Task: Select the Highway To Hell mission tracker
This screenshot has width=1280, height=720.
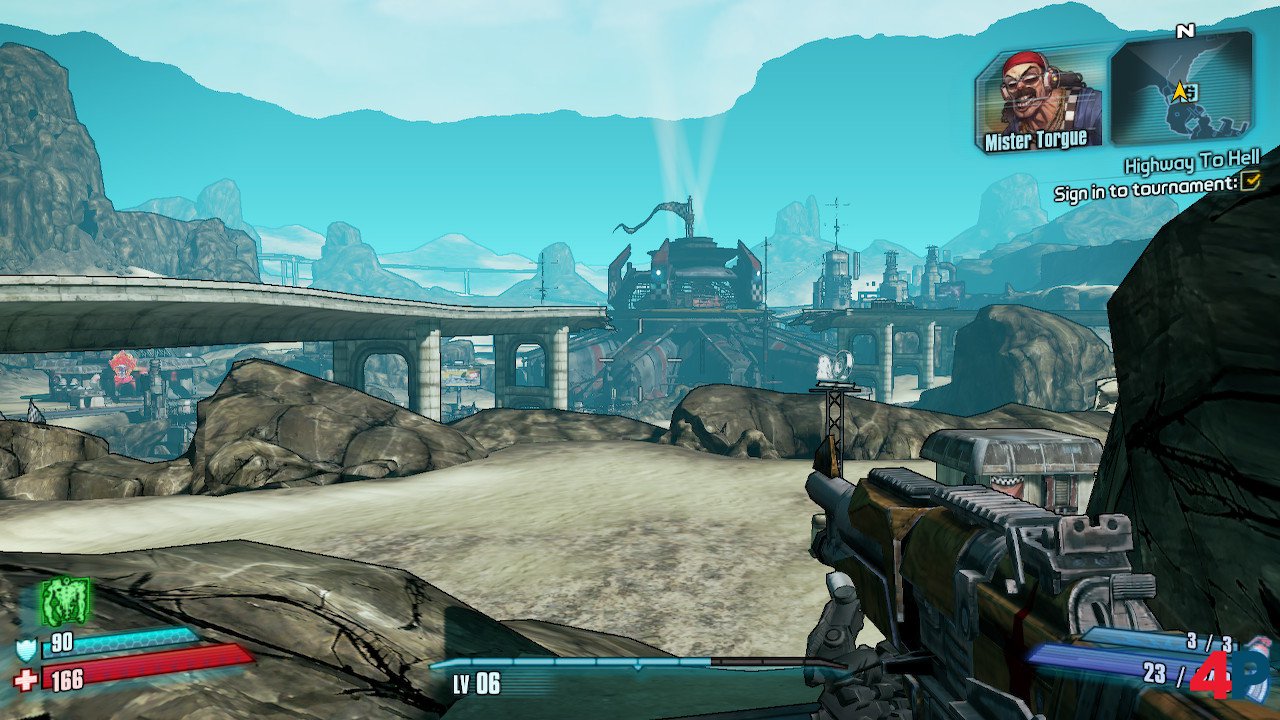Action: [x=1191, y=161]
